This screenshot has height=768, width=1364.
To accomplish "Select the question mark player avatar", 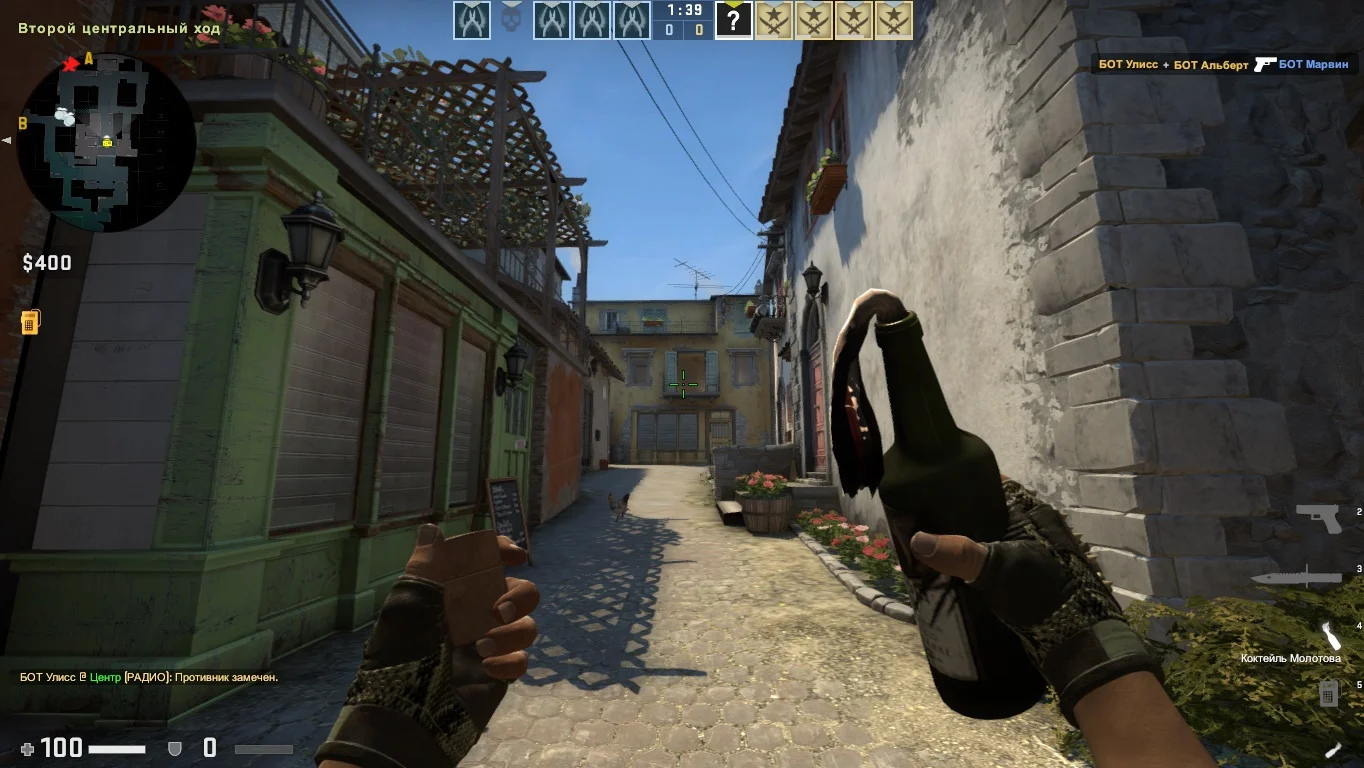I will pyautogui.click(x=733, y=21).
